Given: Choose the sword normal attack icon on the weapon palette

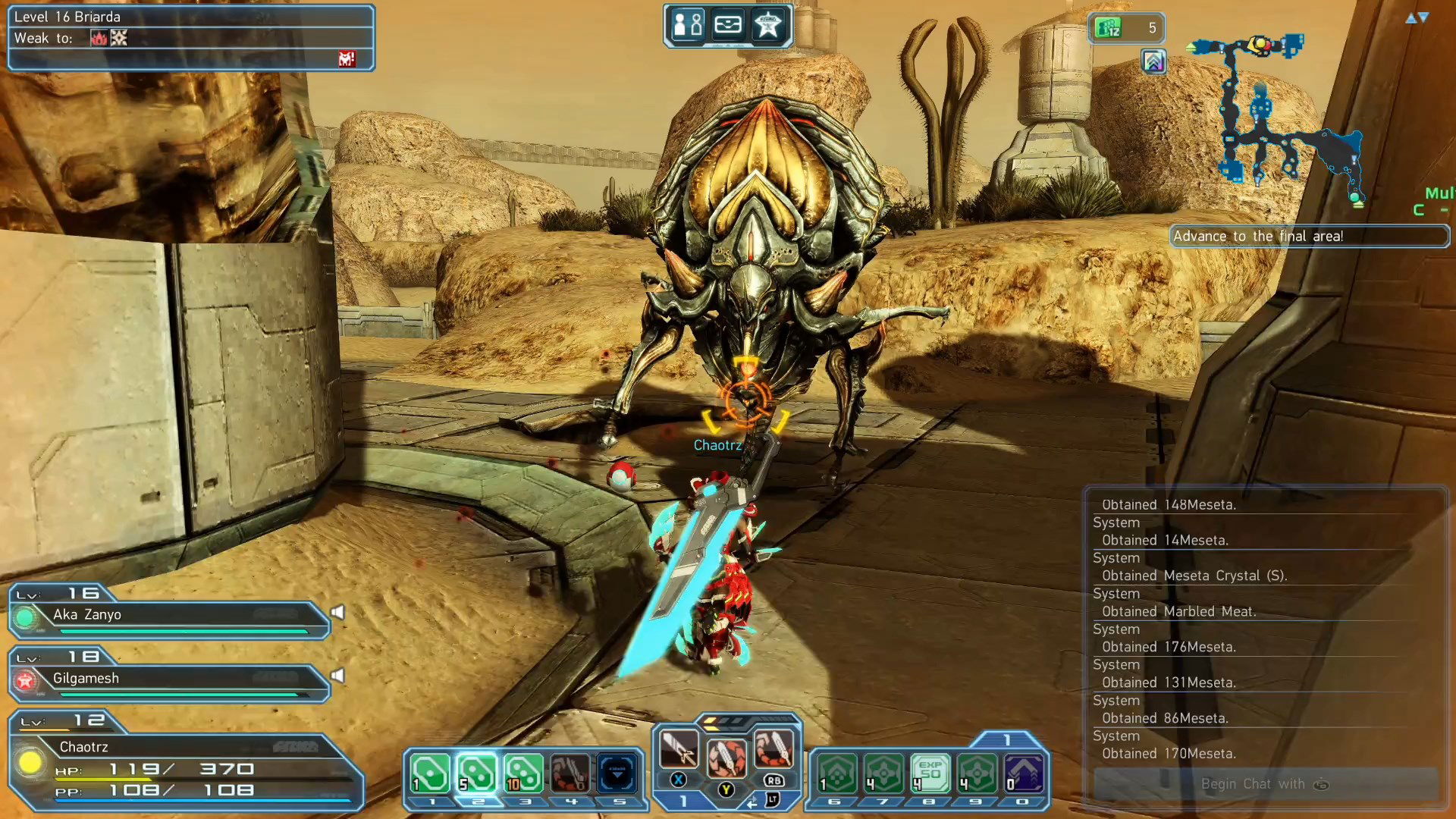Looking at the screenshot, I should tap(679, 749).
